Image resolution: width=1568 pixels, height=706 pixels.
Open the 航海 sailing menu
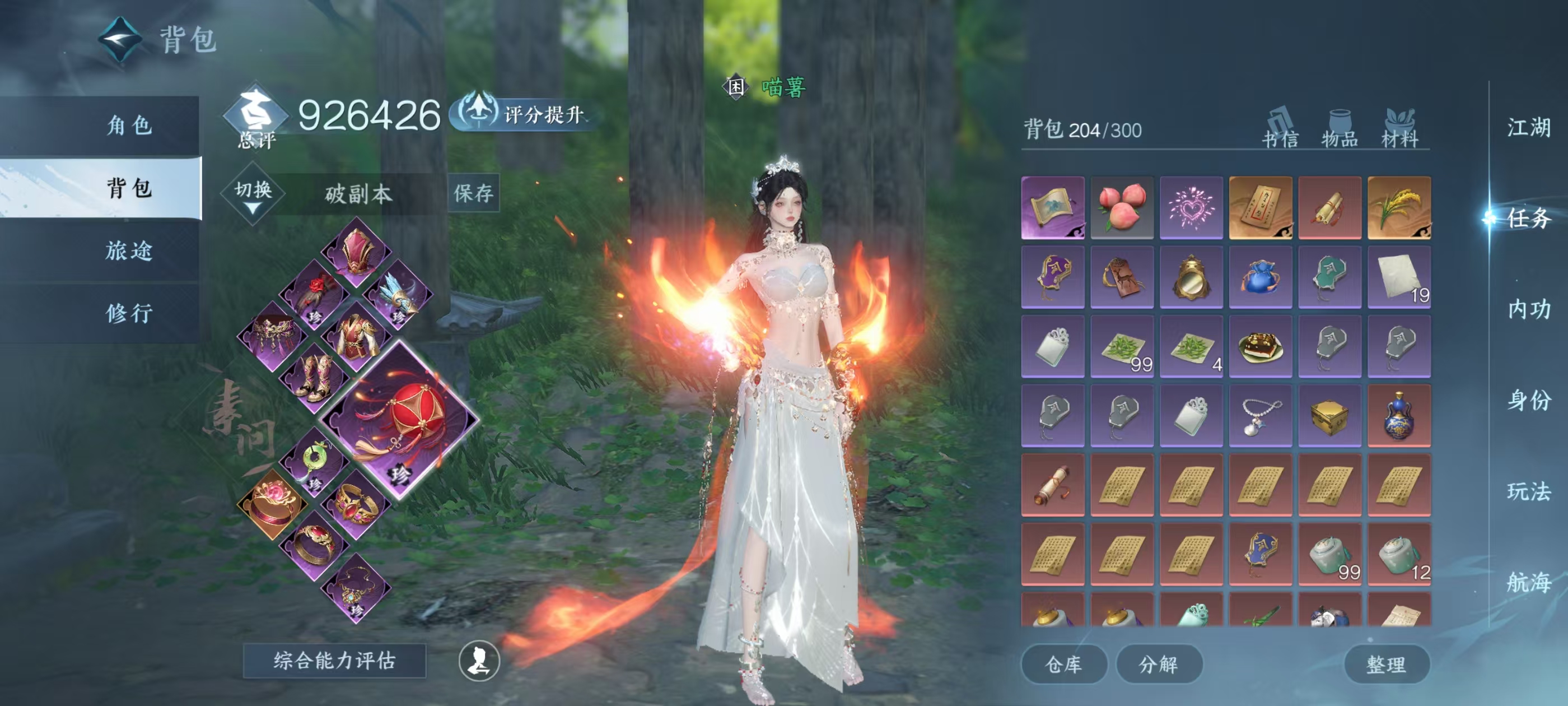[x=1528, y=582]
